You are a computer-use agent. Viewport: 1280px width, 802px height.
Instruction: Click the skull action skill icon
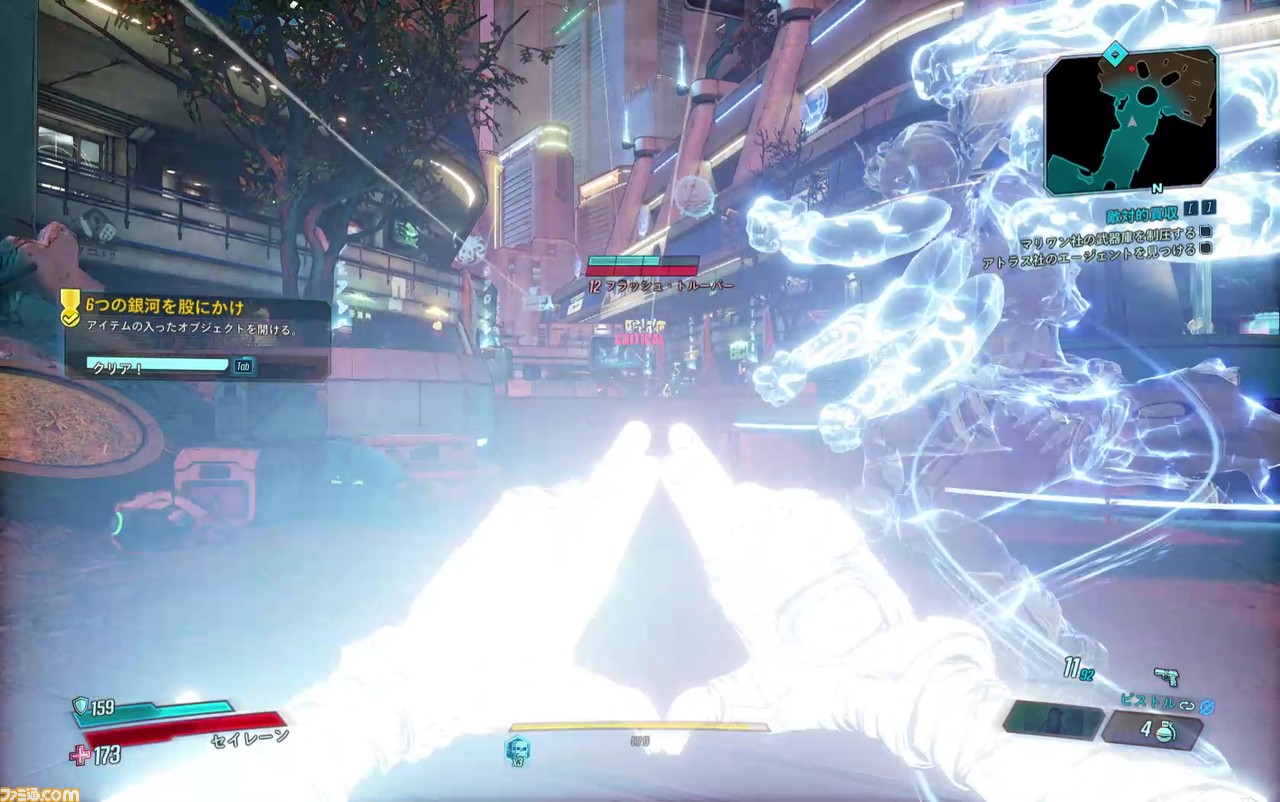tap(517, 749)
